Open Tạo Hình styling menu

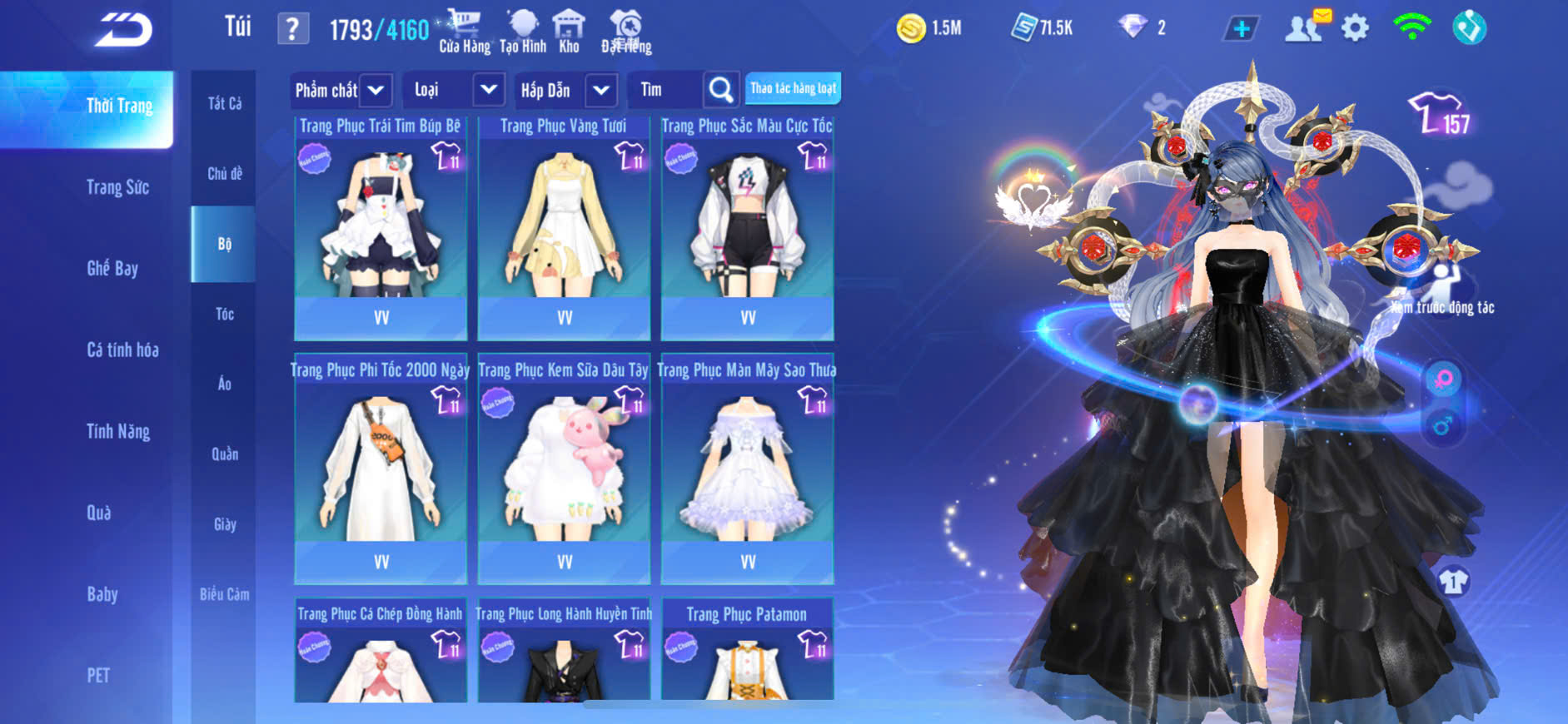pos(523,31)
